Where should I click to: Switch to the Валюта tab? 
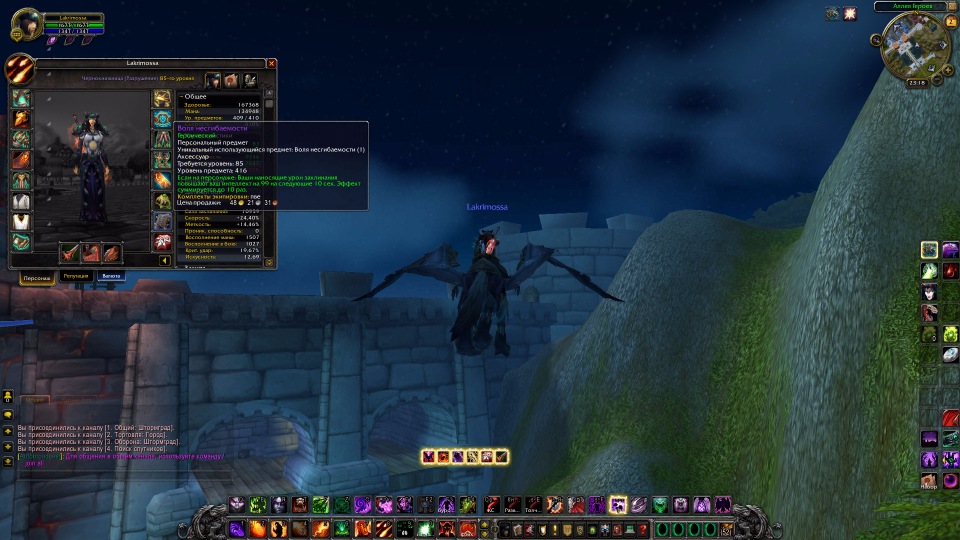click(x=111, y=276)
